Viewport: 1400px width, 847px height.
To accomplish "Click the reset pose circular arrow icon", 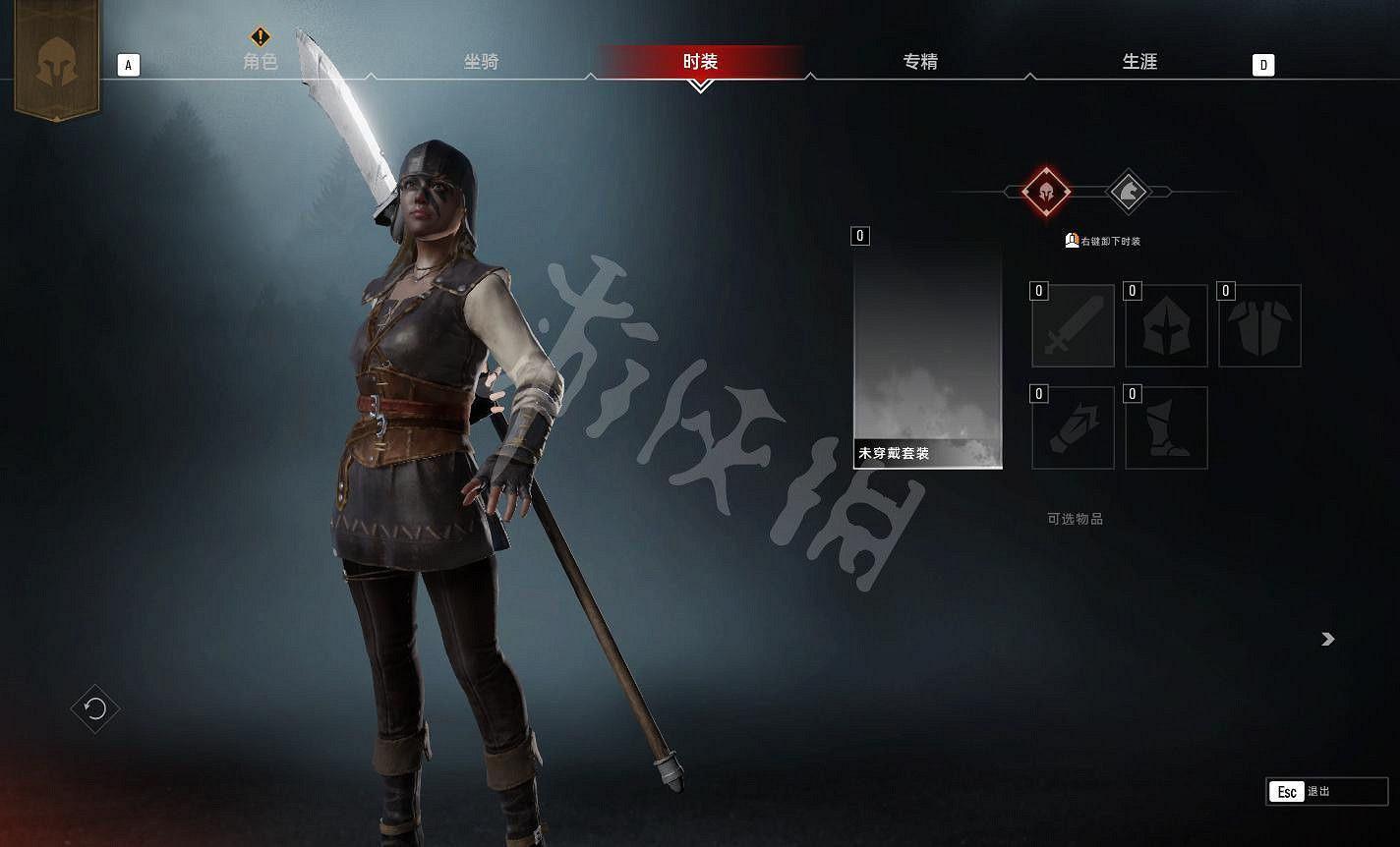I will (x=94, y=708).
